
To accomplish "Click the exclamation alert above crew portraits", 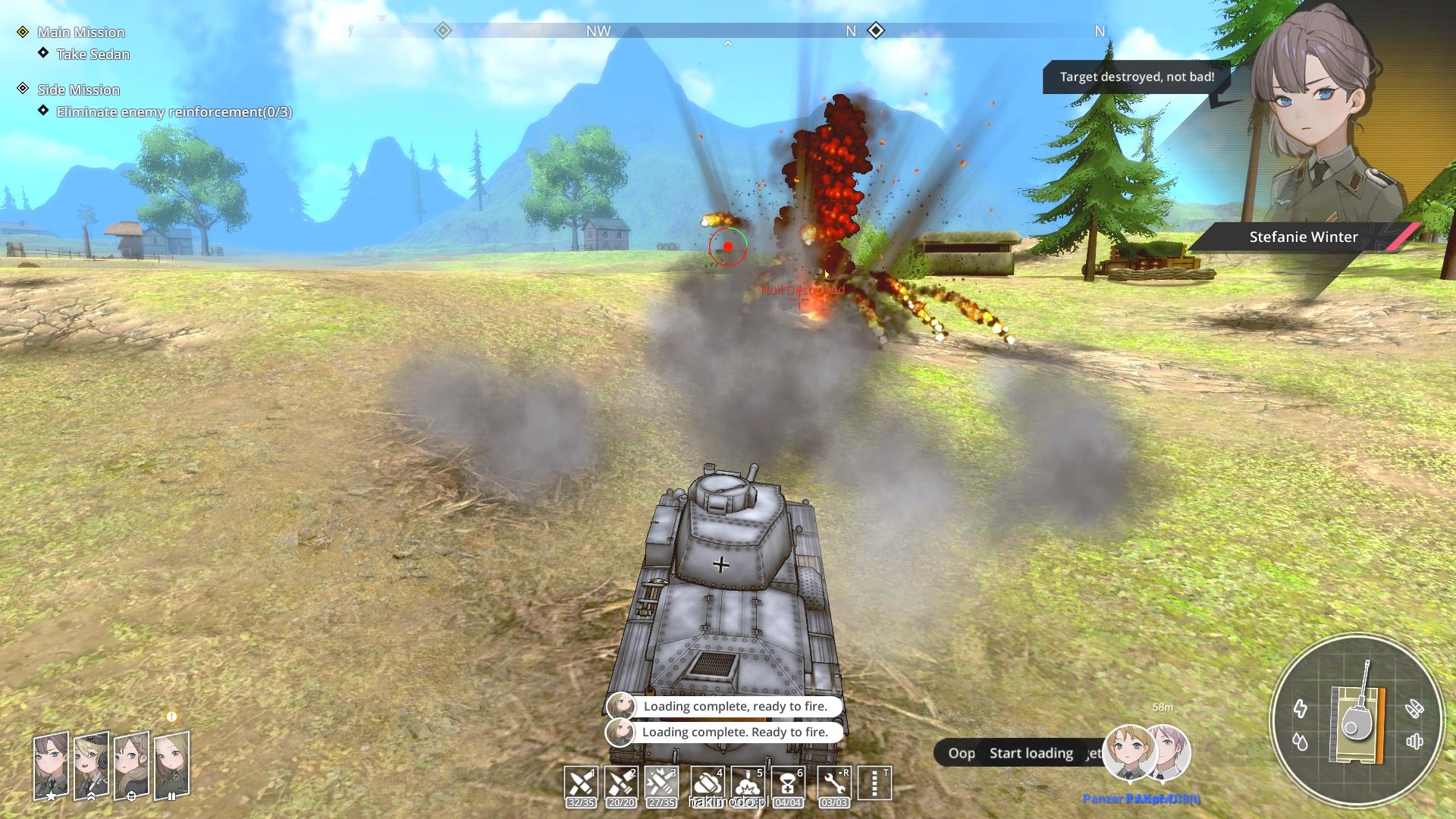I will tap(171, 717).
